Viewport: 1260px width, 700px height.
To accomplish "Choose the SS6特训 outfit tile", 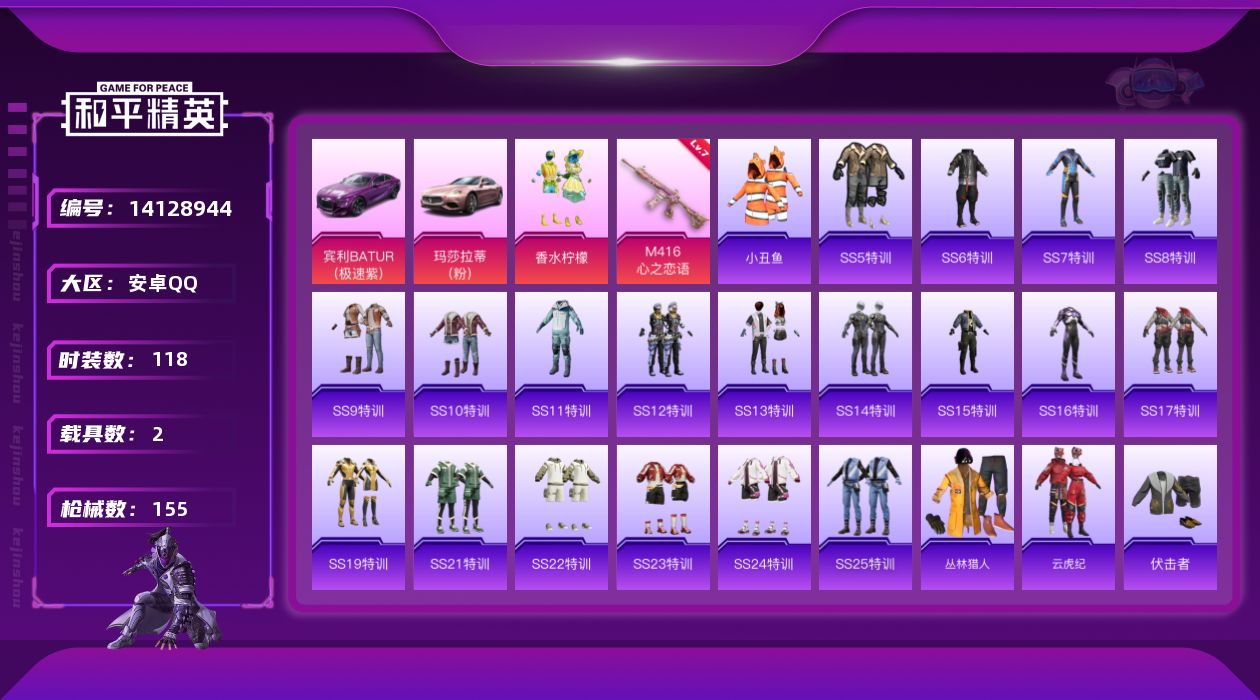I will pos(967,211).
